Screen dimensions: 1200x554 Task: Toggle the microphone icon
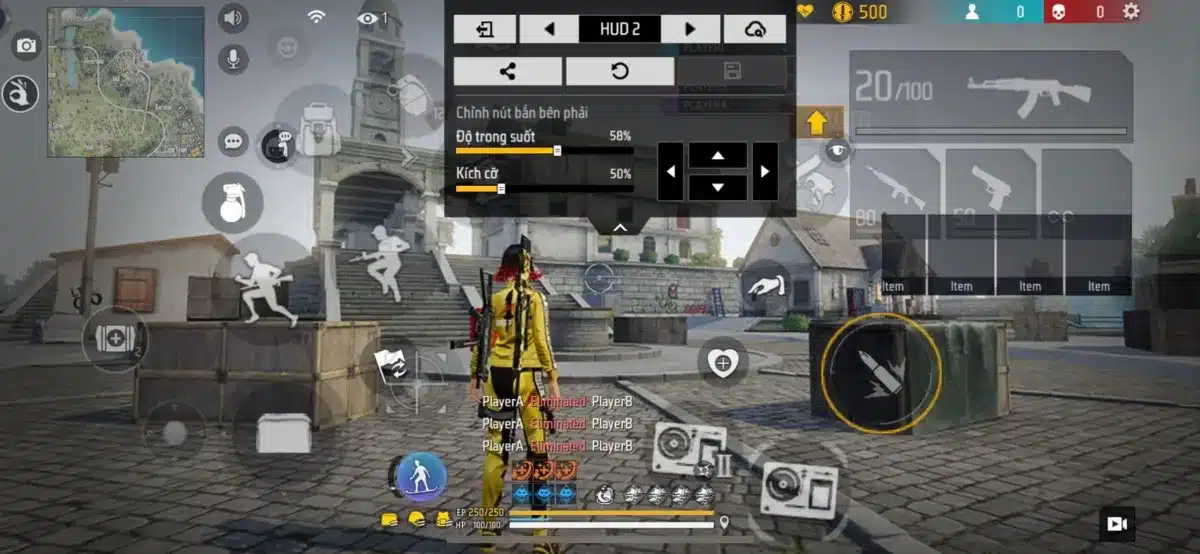[233, 58]
